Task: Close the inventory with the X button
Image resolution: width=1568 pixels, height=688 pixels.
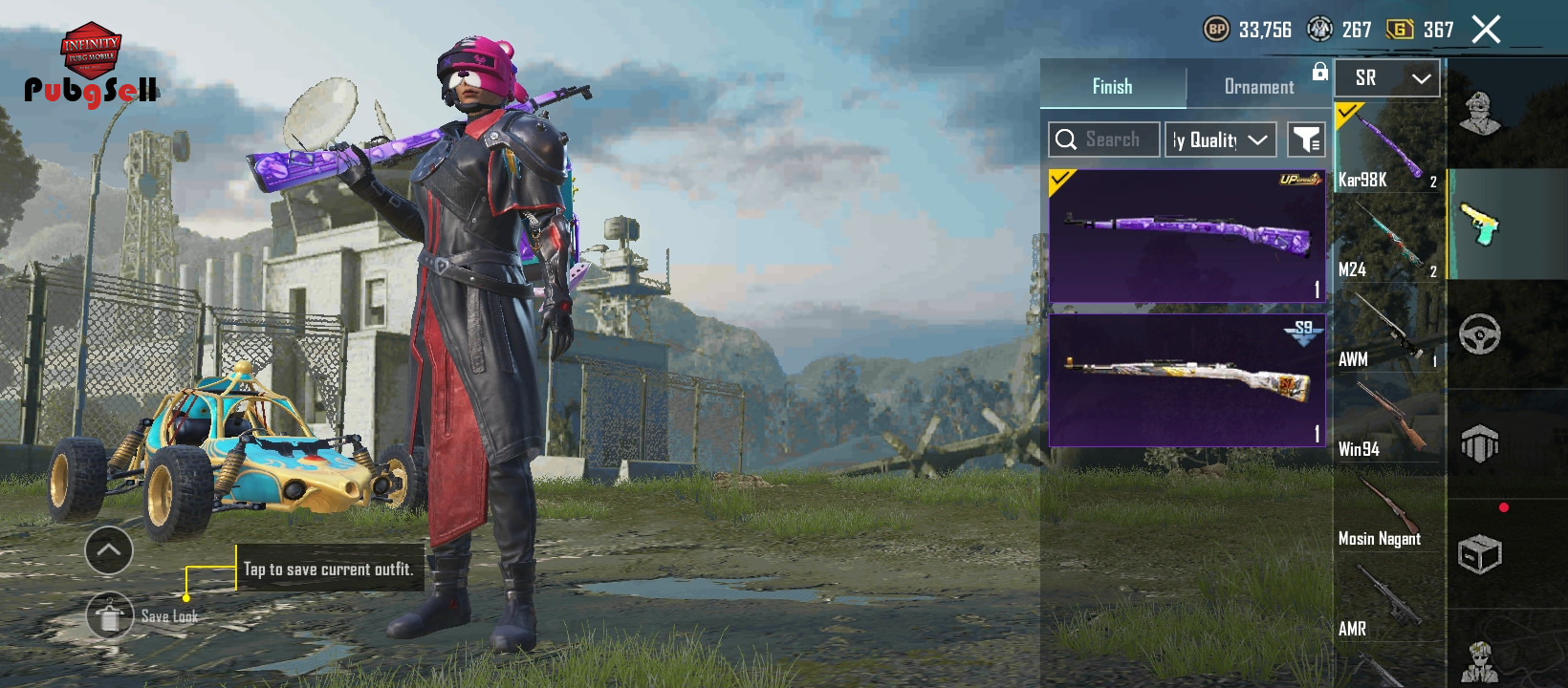Action: [x=1486, y=30]
